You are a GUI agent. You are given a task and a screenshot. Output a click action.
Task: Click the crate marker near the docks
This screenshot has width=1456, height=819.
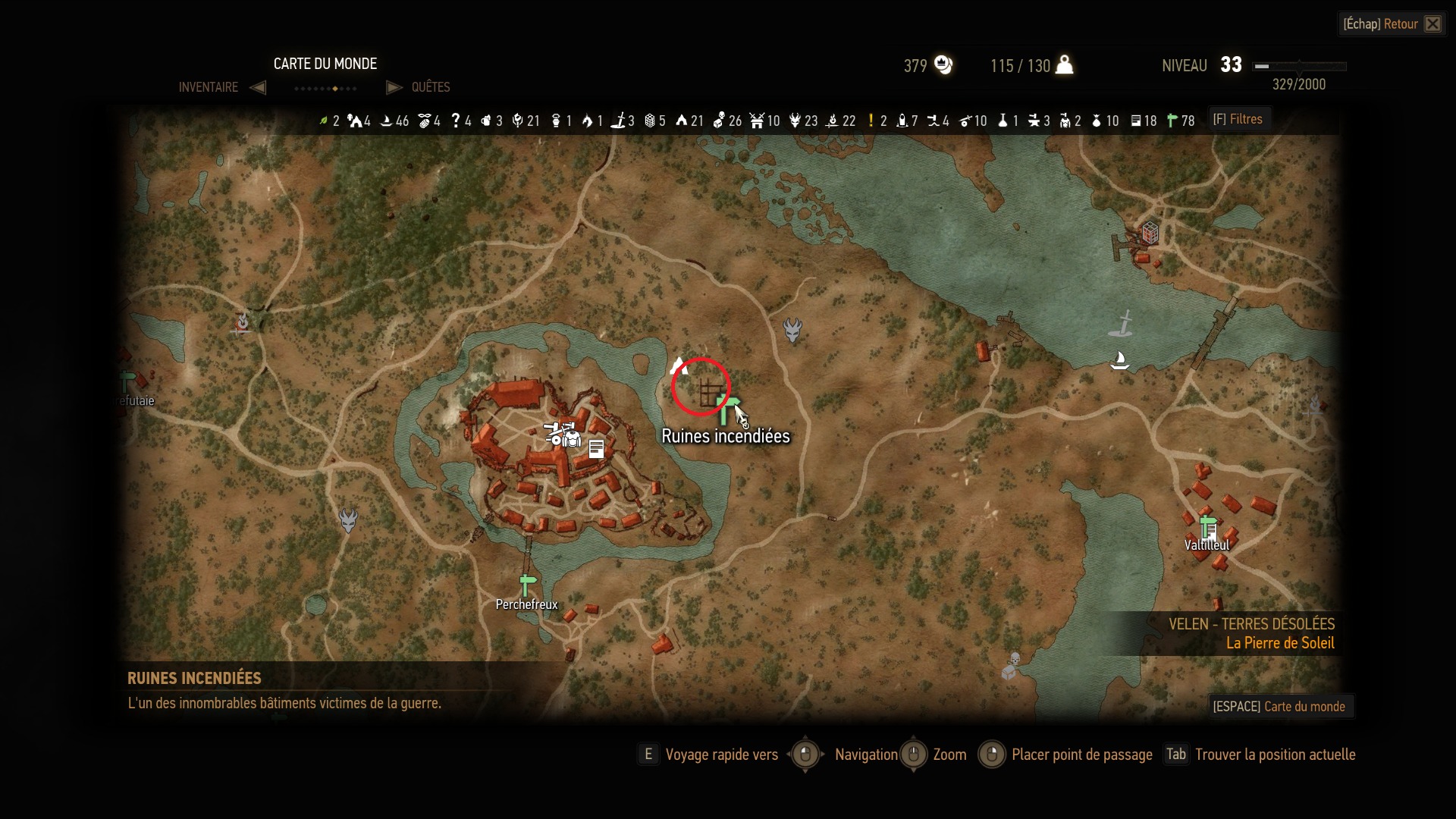(x=1150, y=232)
